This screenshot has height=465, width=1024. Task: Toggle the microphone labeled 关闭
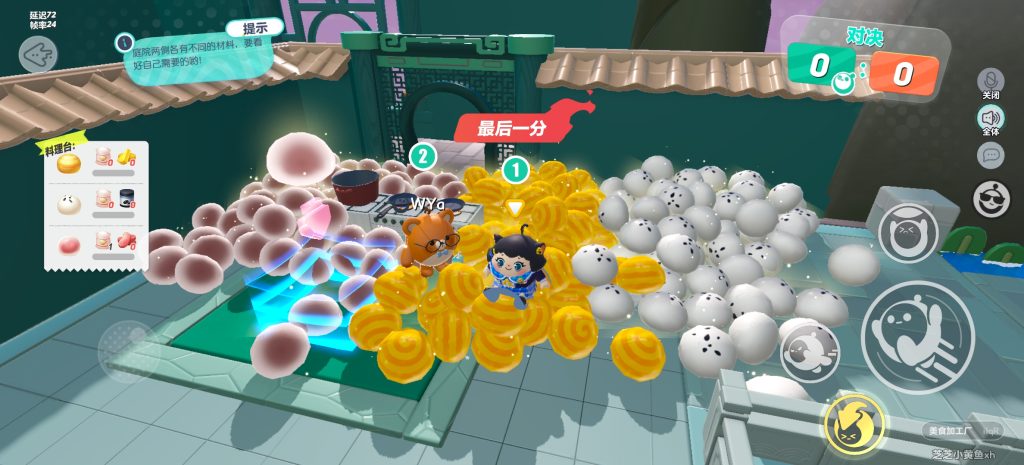pyautogui.click(x=991, y=81)
